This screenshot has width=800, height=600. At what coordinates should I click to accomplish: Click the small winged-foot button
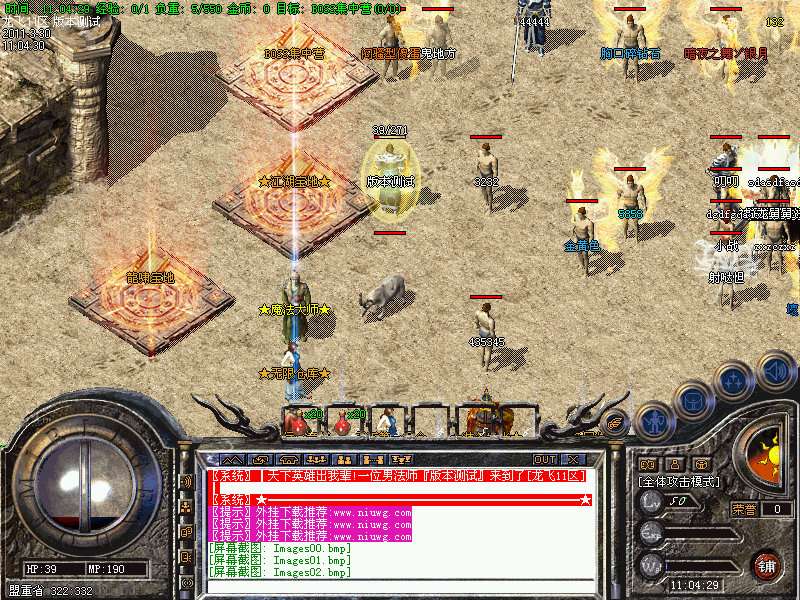pos(616,423)
